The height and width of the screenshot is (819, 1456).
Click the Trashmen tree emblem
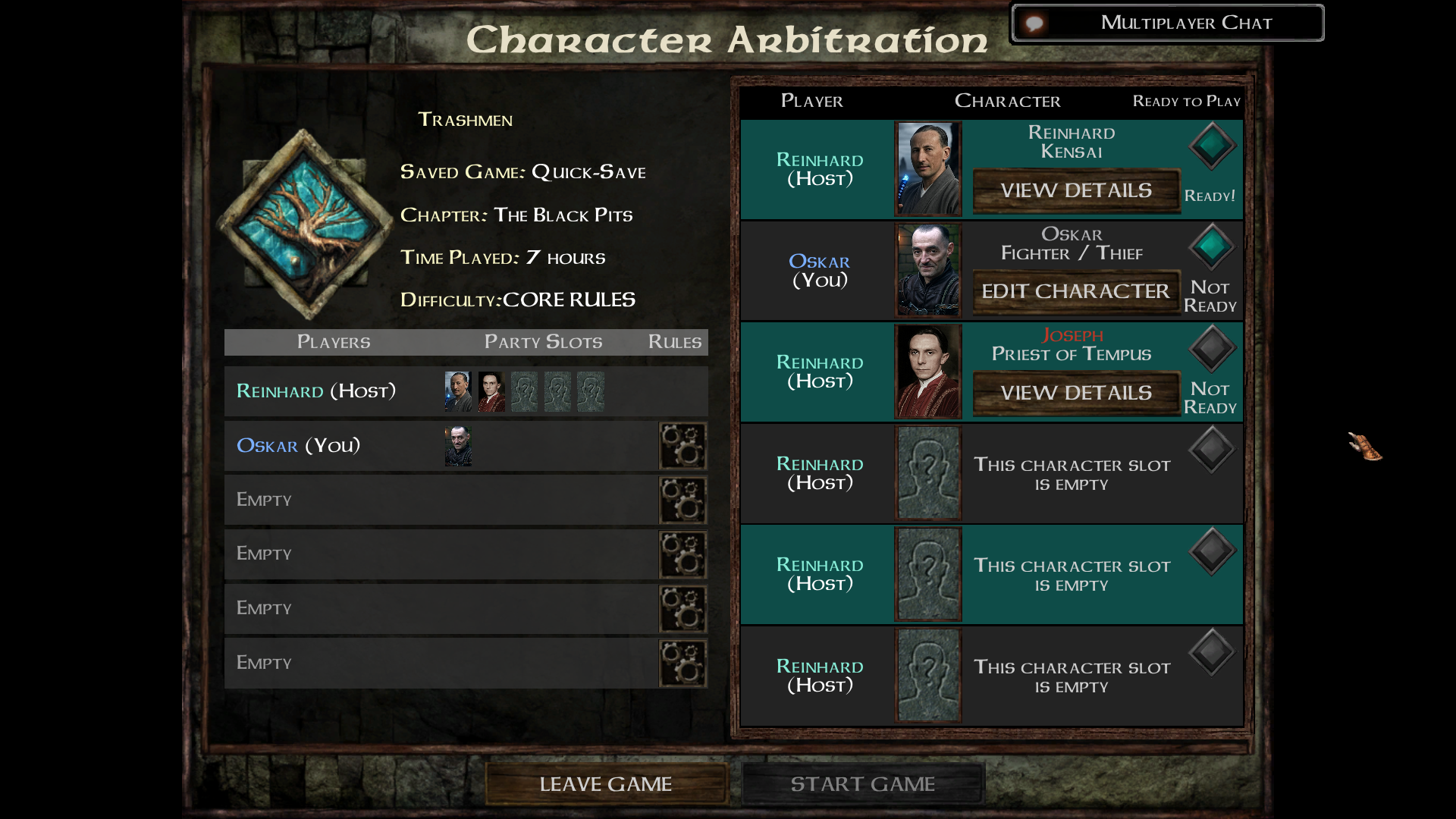click(x=305, y=224)
